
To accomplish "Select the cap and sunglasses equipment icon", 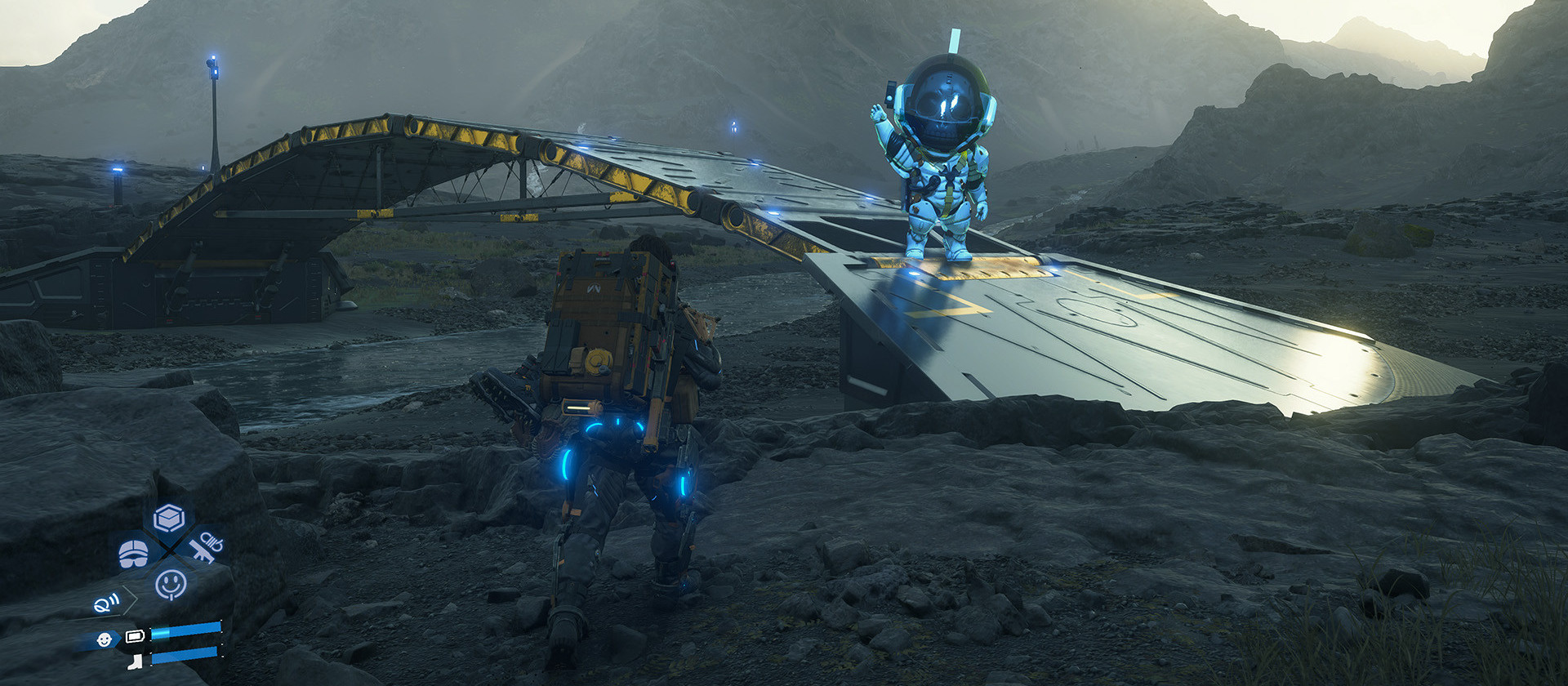I will pyautogui.click(x=133, y=553).
